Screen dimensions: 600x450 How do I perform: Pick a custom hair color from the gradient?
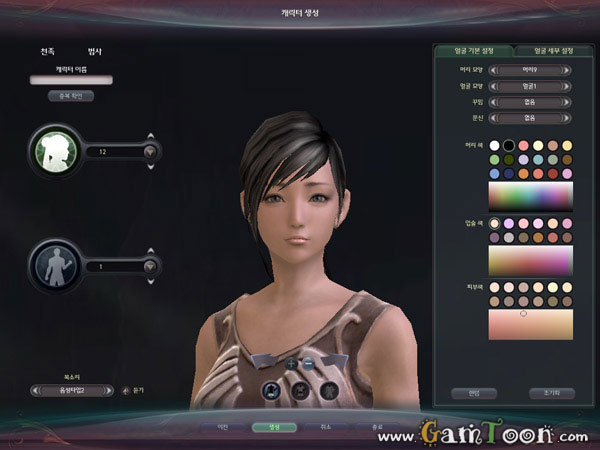point(530,195)
